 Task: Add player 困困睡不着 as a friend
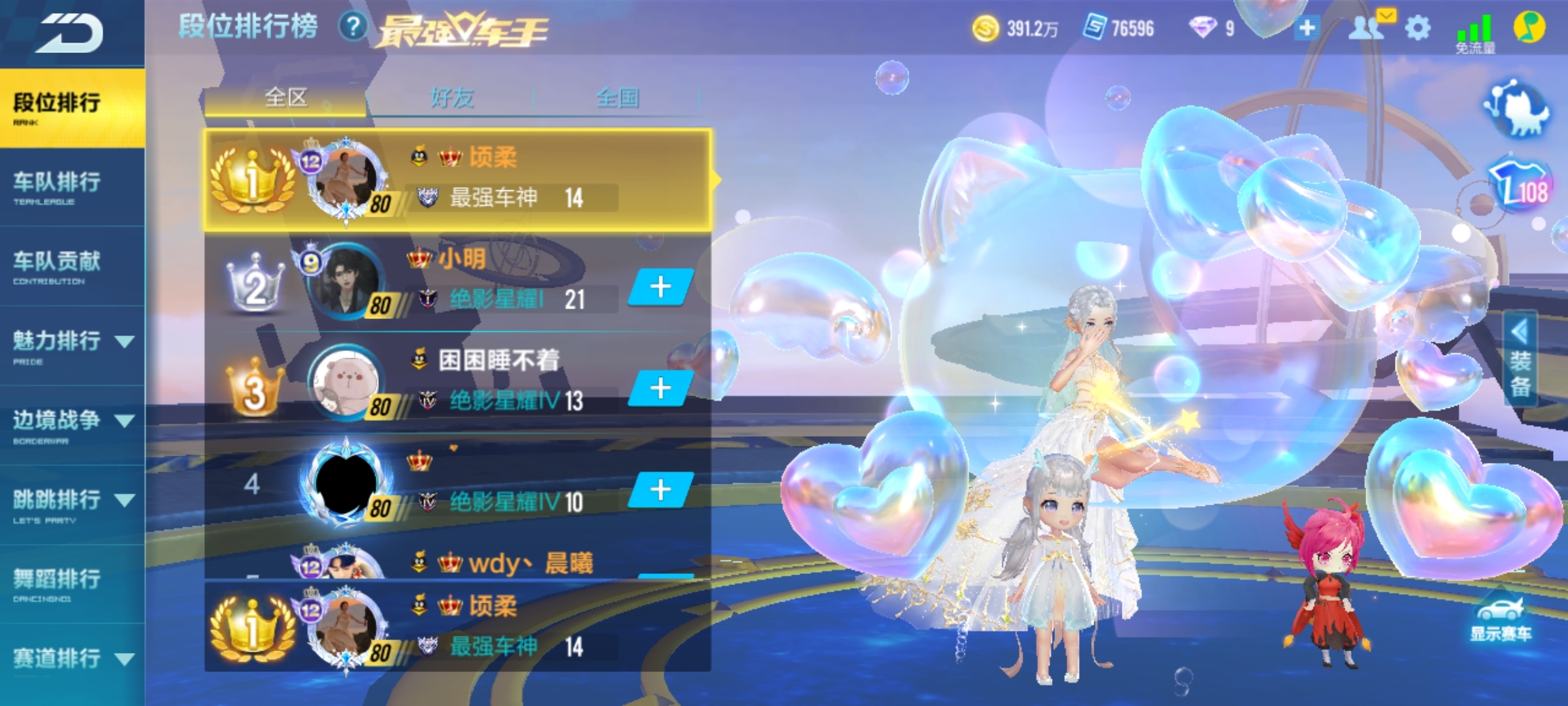661,388
